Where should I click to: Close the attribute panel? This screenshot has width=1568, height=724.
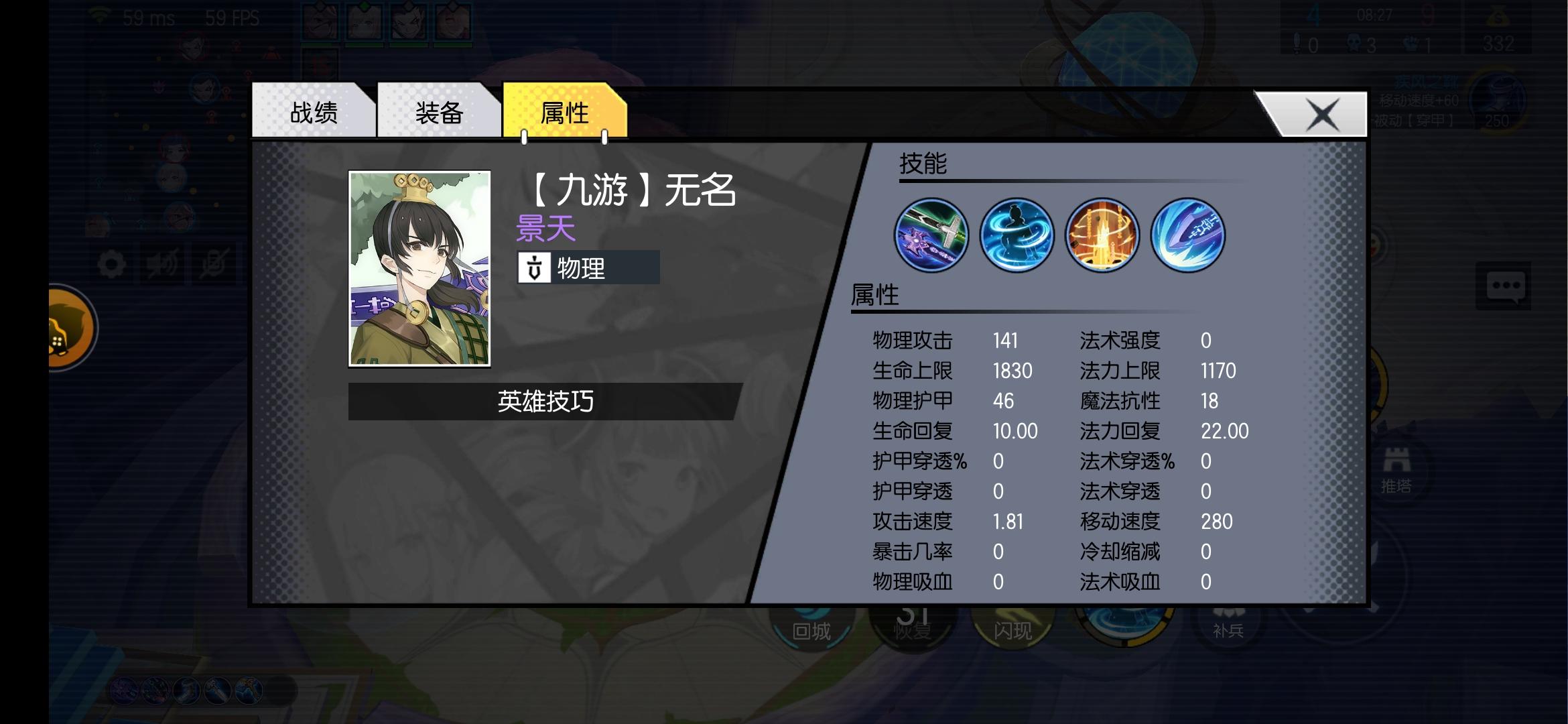click(x=1323, y=113)
